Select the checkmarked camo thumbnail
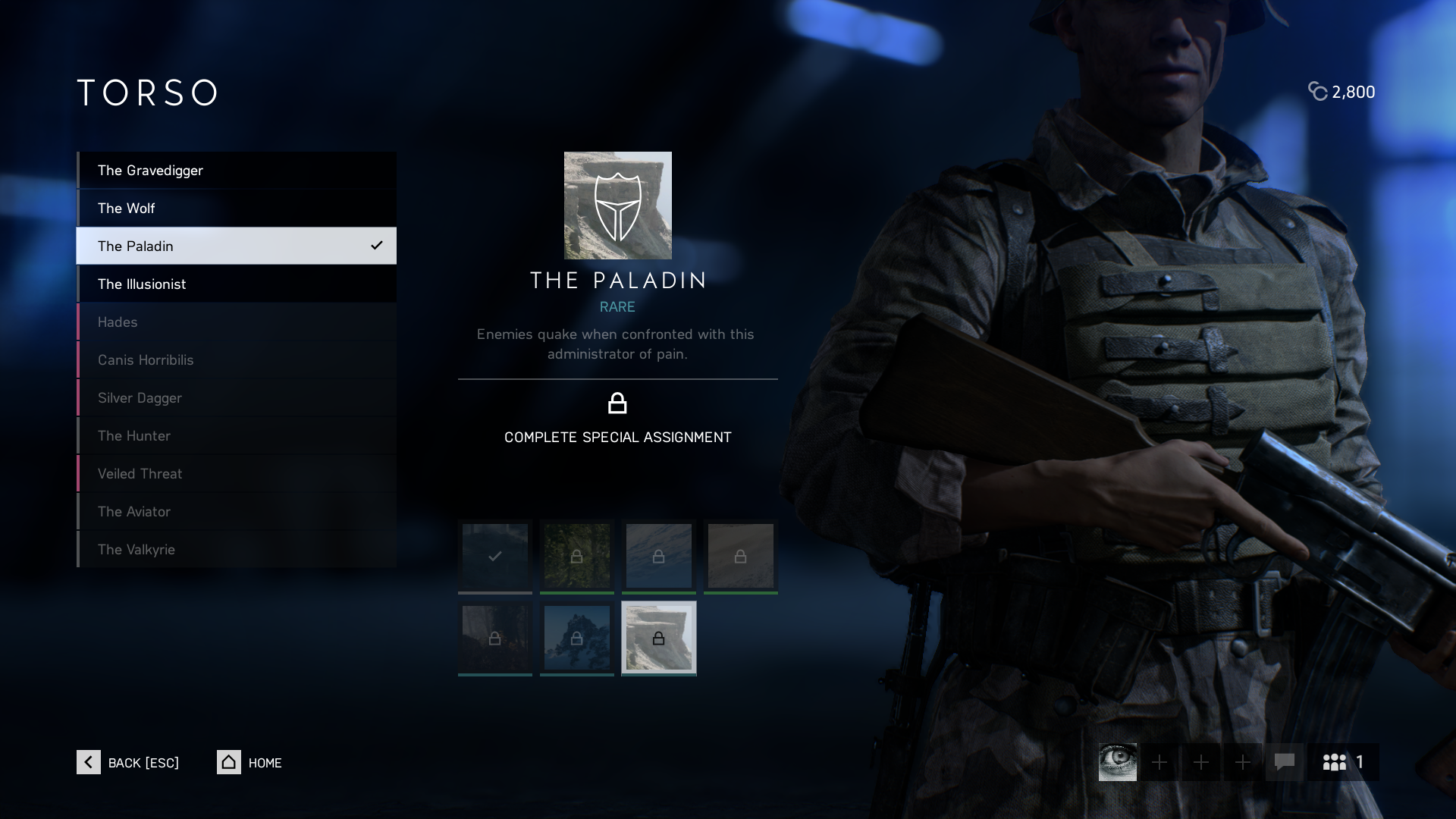1456x819 pixels. click(x=495, y=556)
